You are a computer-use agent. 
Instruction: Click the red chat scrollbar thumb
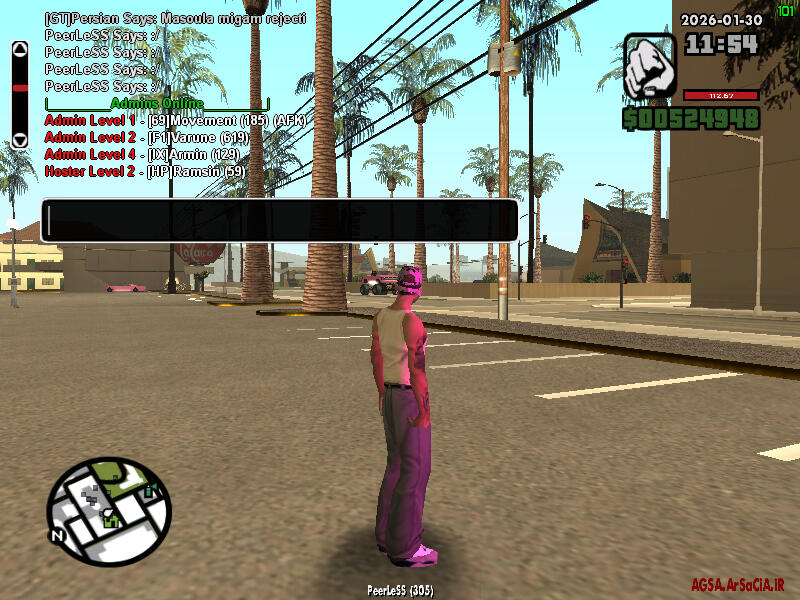coord(19,87)
